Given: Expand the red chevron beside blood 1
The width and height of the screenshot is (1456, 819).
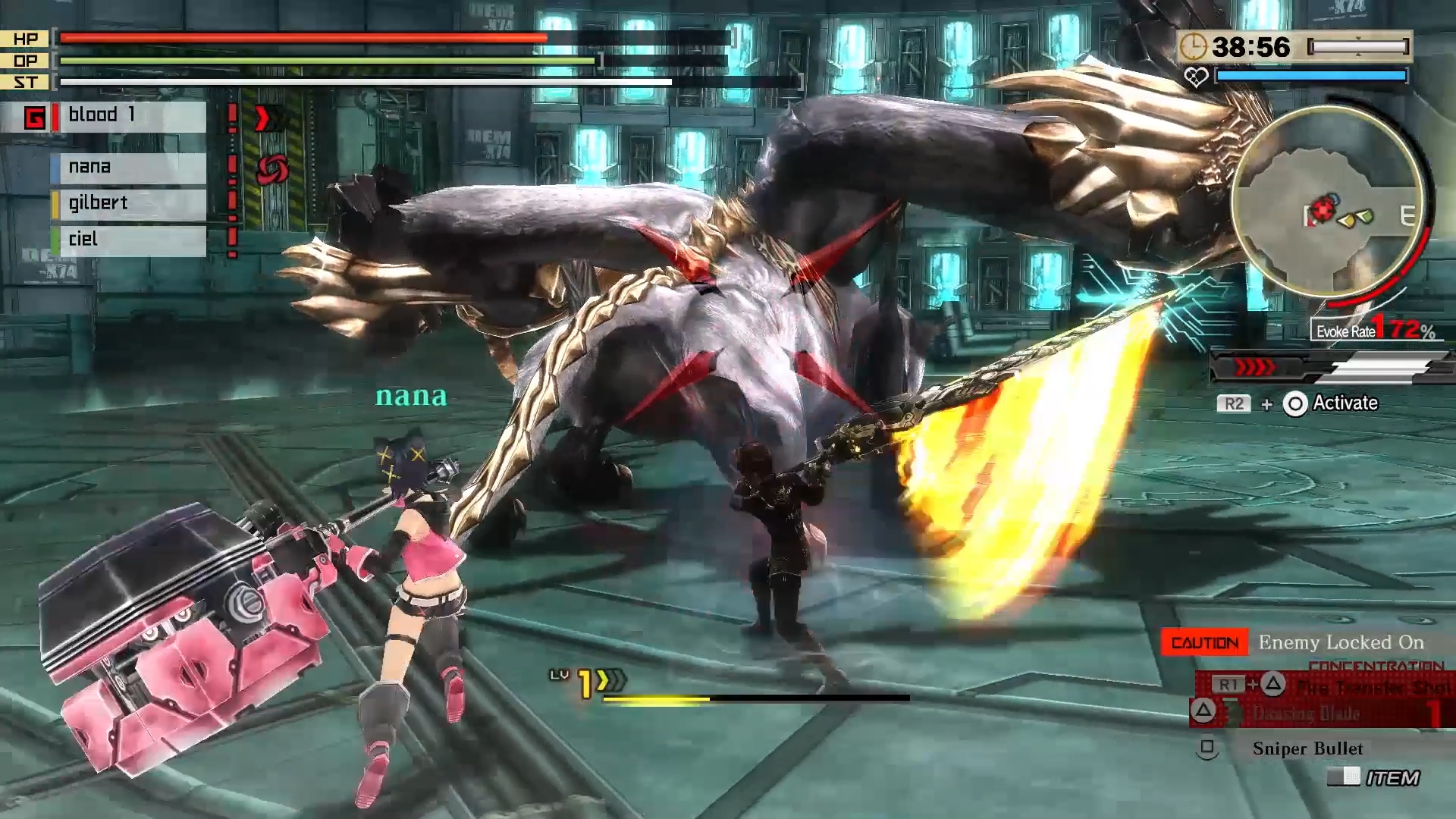Looking at the screenshot, I should point(263,118).
